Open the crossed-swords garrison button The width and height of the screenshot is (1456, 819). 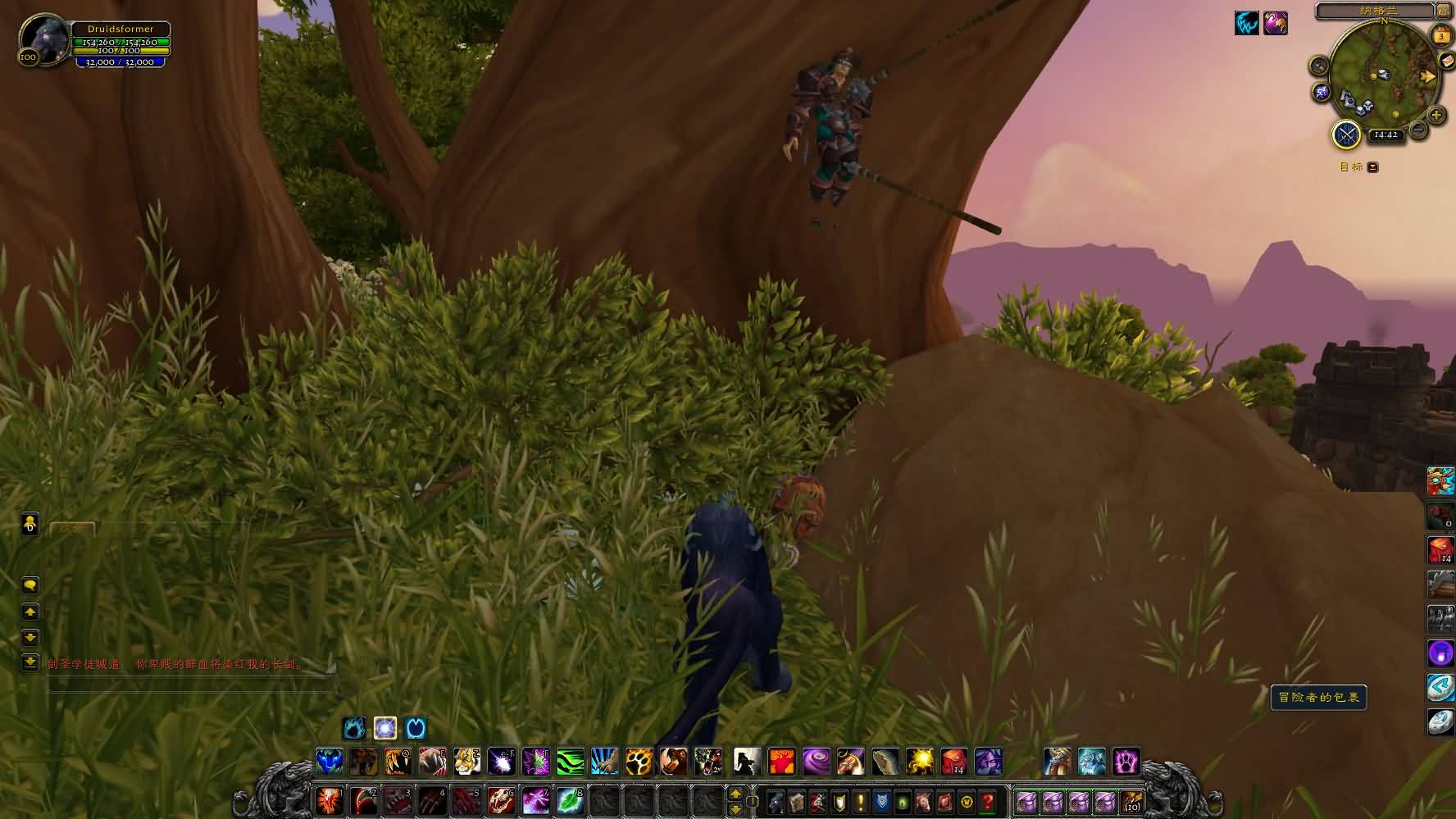pos(1346,134)
